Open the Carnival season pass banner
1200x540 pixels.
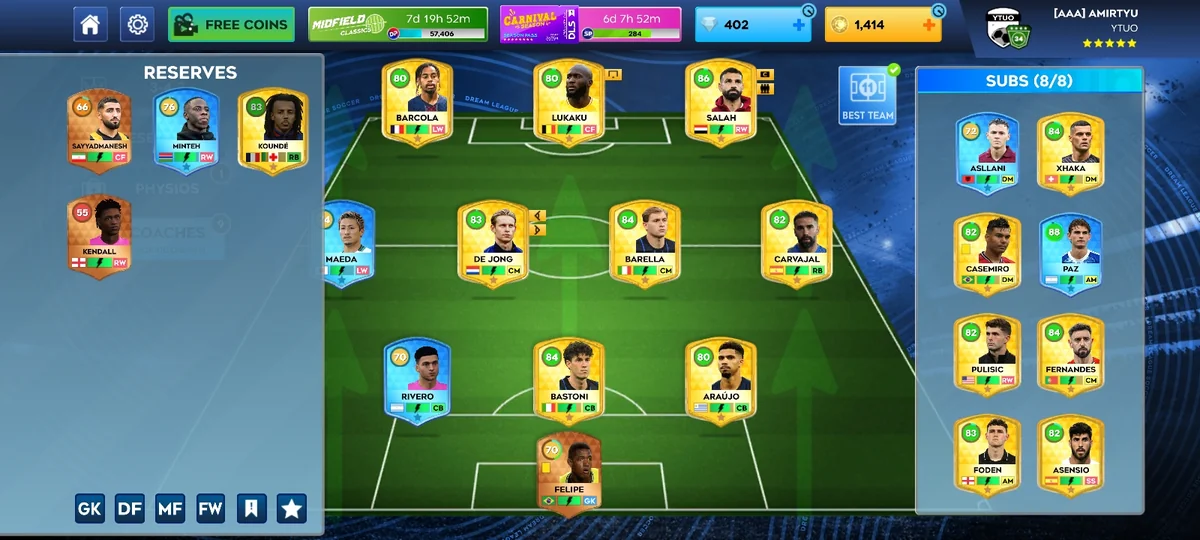click(x=590, y=25)
